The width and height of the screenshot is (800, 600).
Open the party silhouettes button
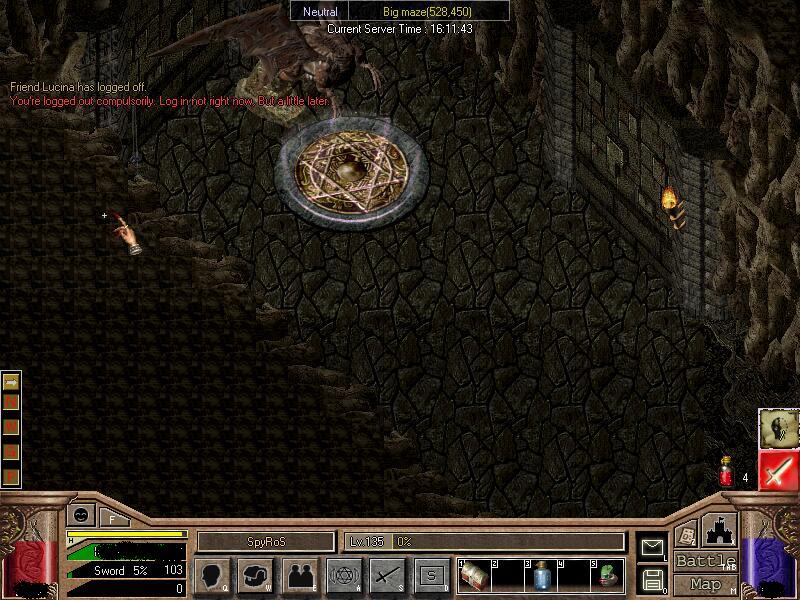pos(298,575)
